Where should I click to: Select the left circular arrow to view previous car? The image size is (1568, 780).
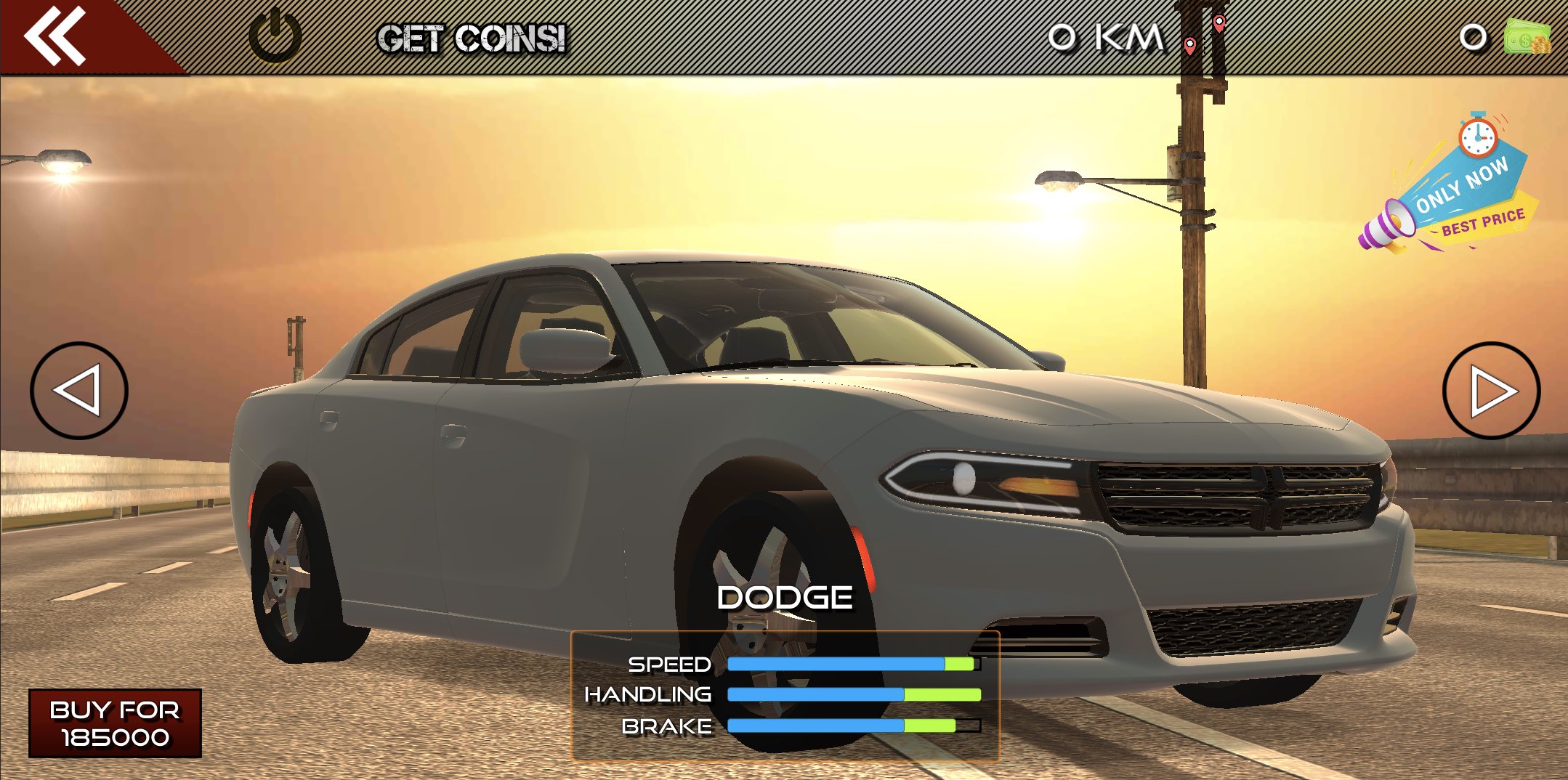click(80, 391)
